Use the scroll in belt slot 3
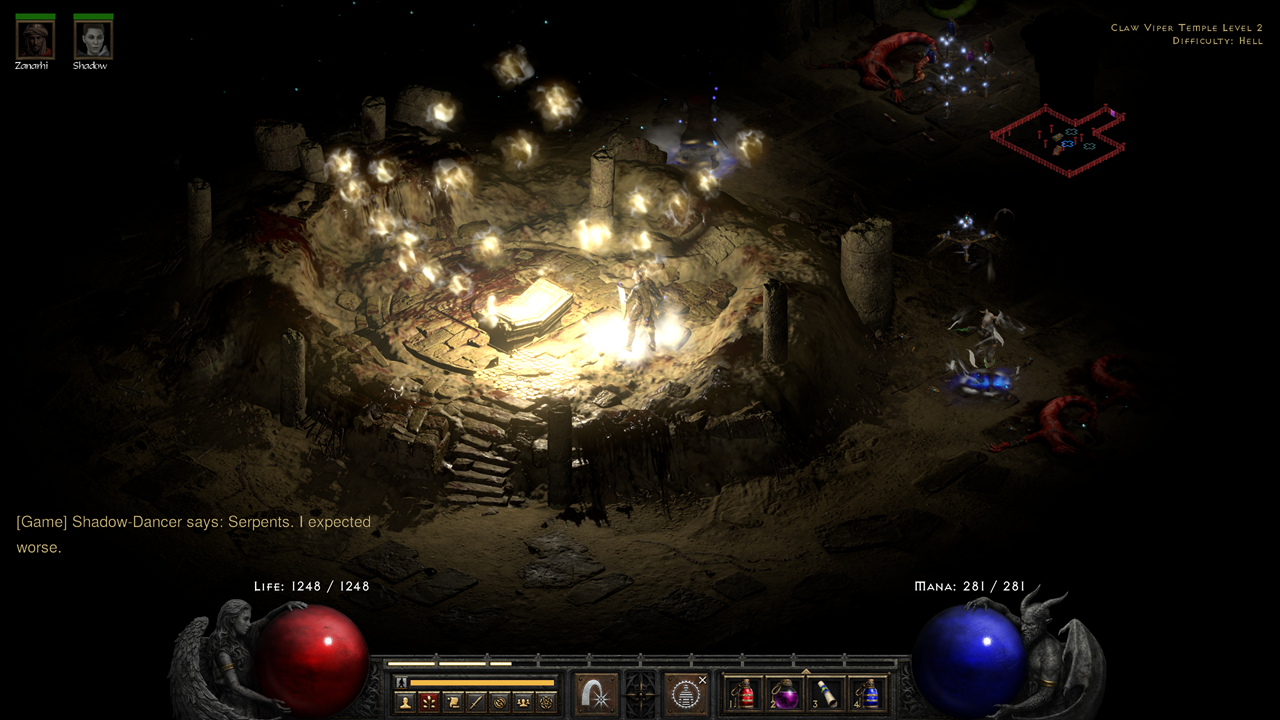The height and width of the screenshot is (720, 1280). pos(827,693)
